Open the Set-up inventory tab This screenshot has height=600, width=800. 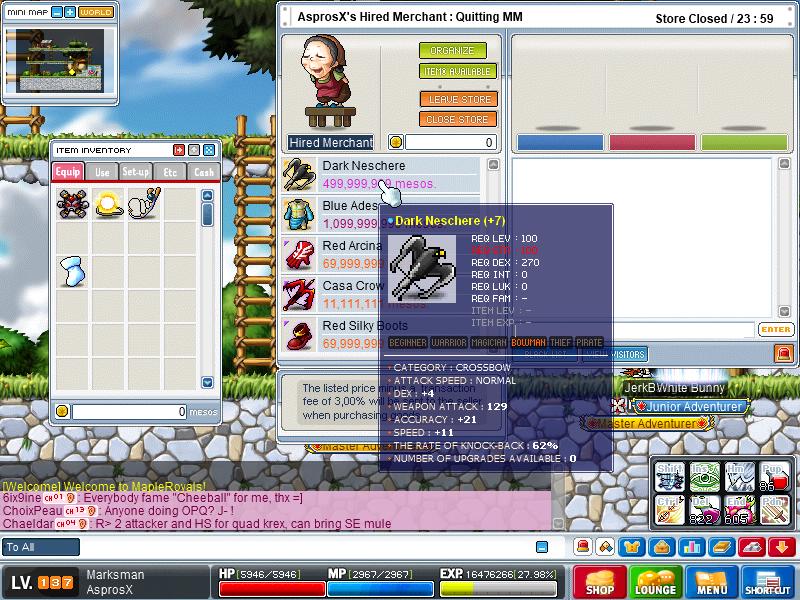point(136,172)
